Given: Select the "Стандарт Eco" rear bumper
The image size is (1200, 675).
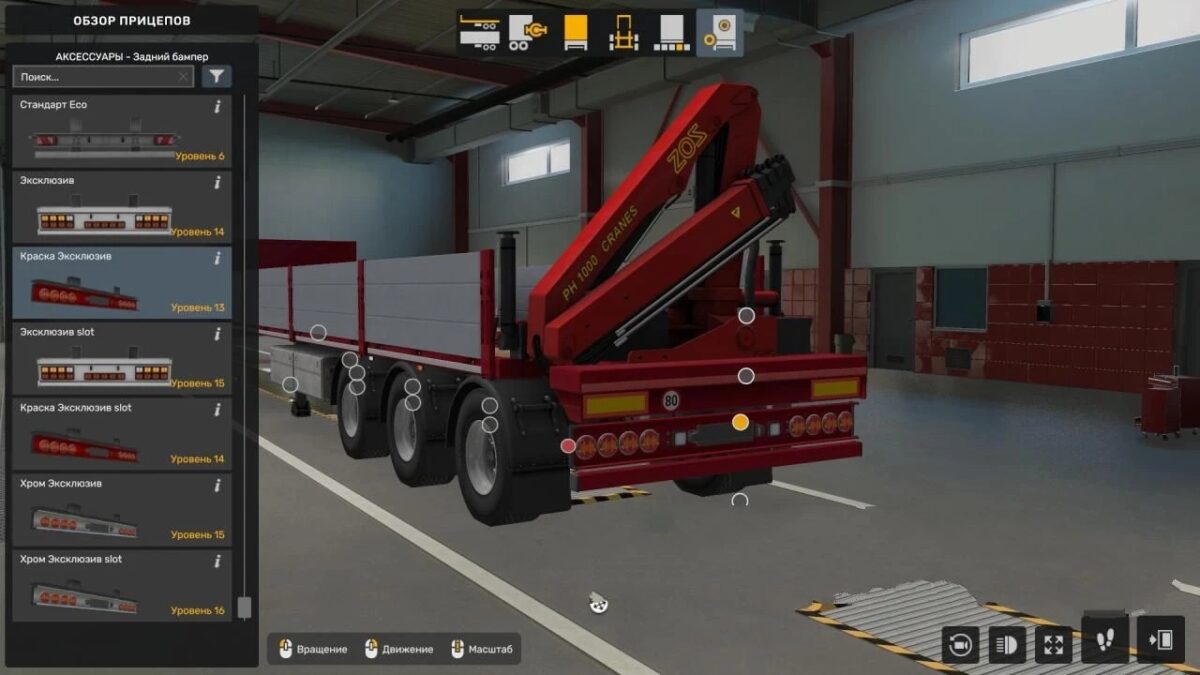Looking at the screenshot, I should pos(120,132).
